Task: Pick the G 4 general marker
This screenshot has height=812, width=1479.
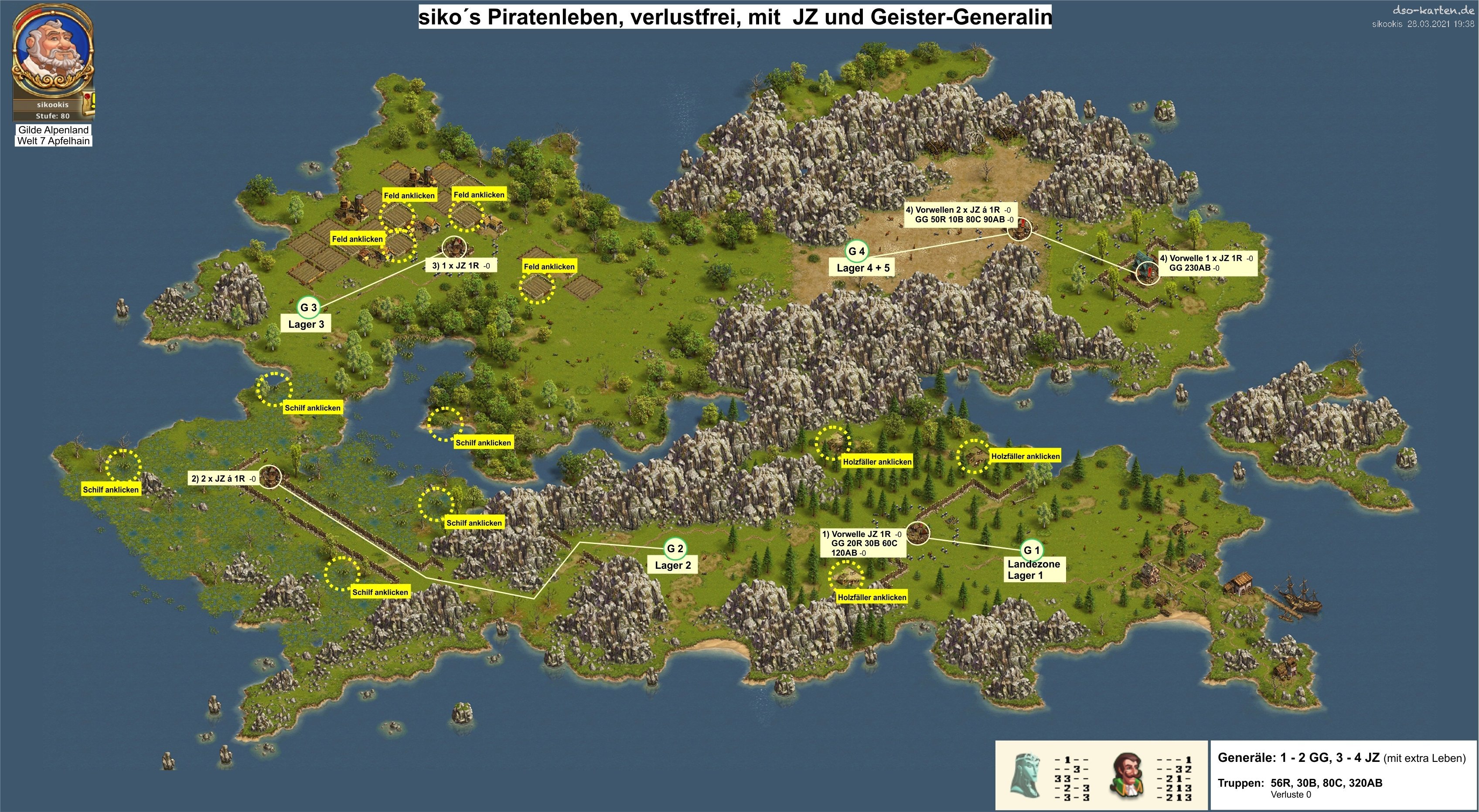Action: (856, 251)
